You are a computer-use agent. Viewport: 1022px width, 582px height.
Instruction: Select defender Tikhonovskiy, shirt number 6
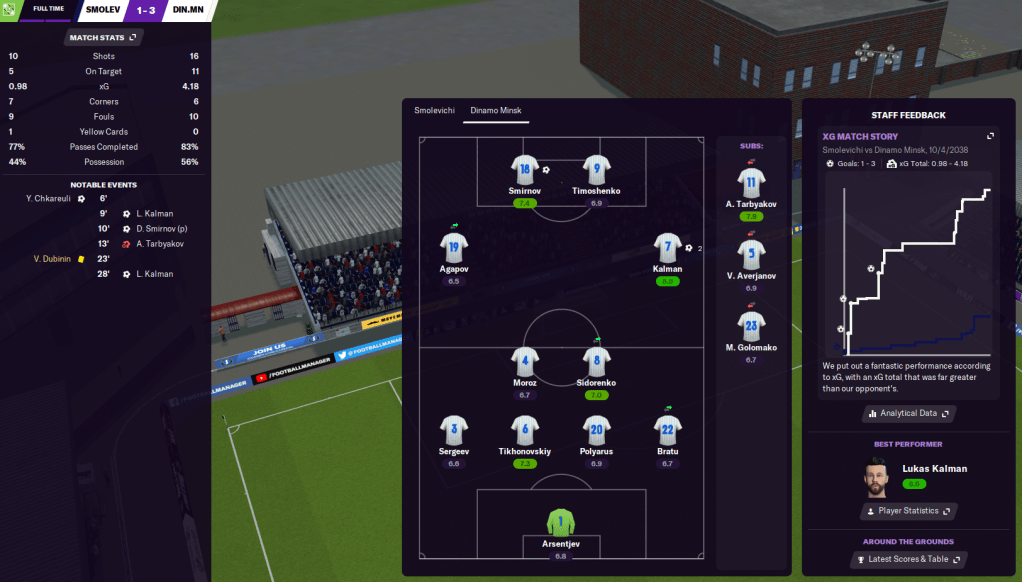[x=525, y=430]
